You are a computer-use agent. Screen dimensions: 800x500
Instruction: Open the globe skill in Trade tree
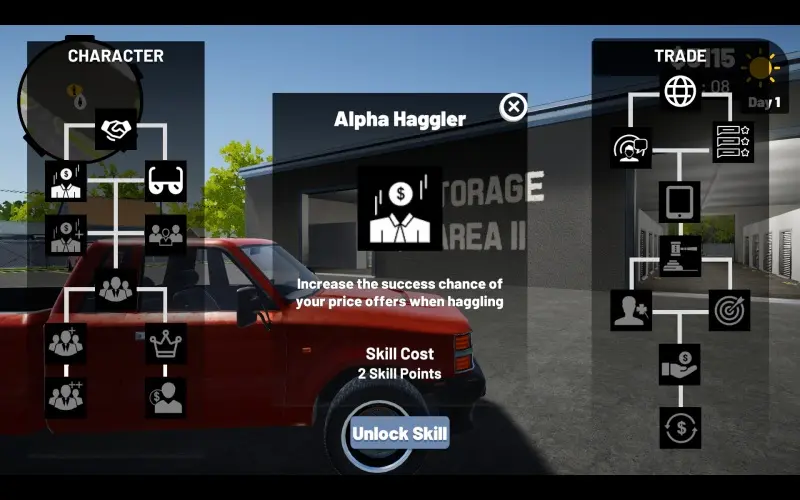(x=680, y=92)
